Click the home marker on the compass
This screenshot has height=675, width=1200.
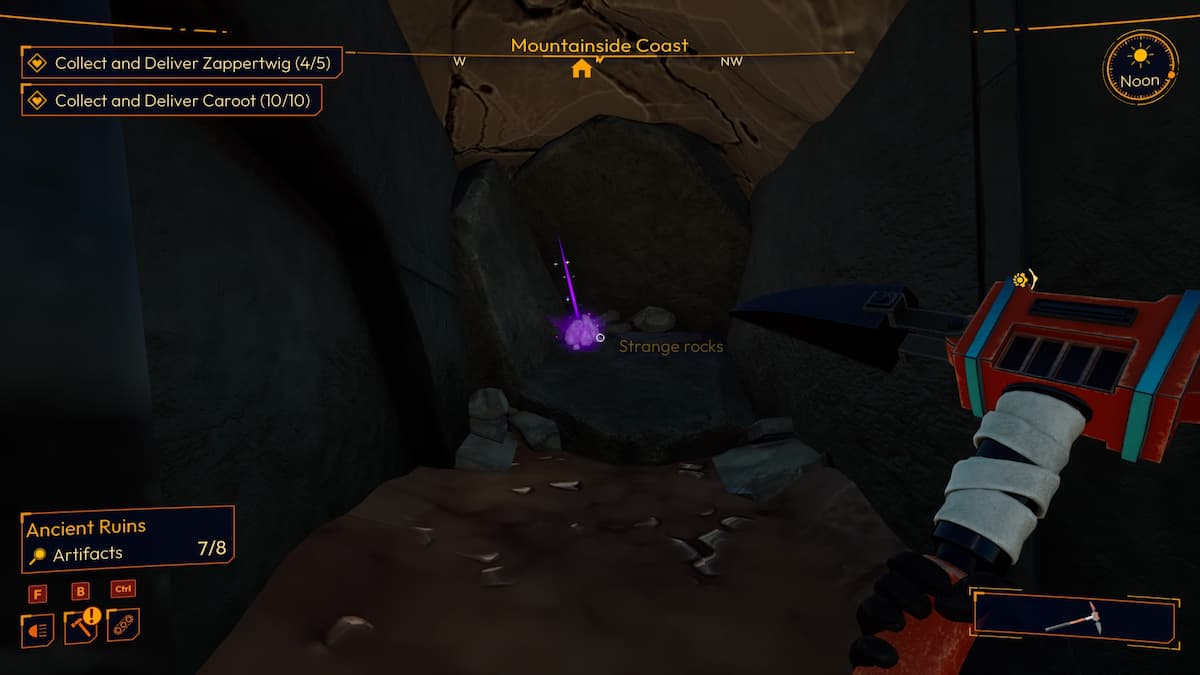coord(581,68)
